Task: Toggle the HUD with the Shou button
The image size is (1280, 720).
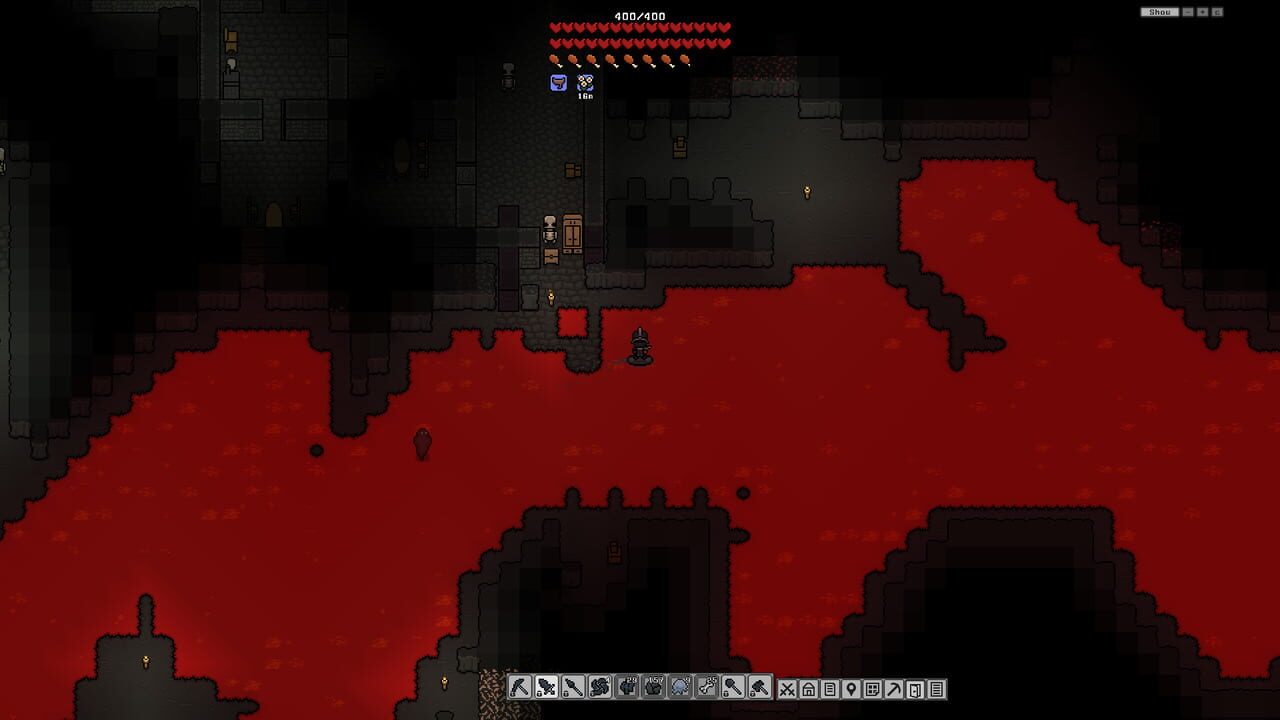Action: coord(1159,11)
